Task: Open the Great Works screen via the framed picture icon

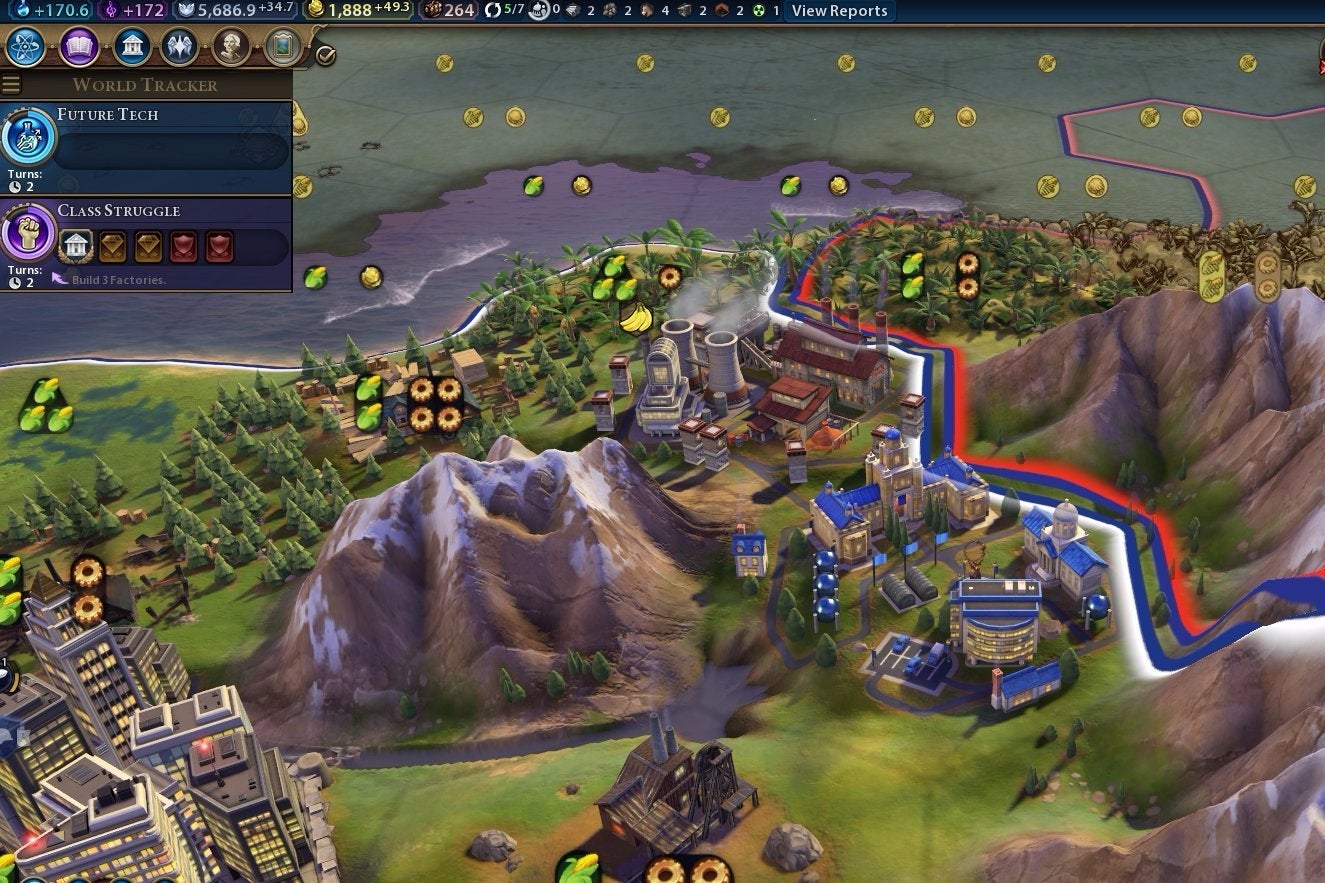Action: click(283, 46)
